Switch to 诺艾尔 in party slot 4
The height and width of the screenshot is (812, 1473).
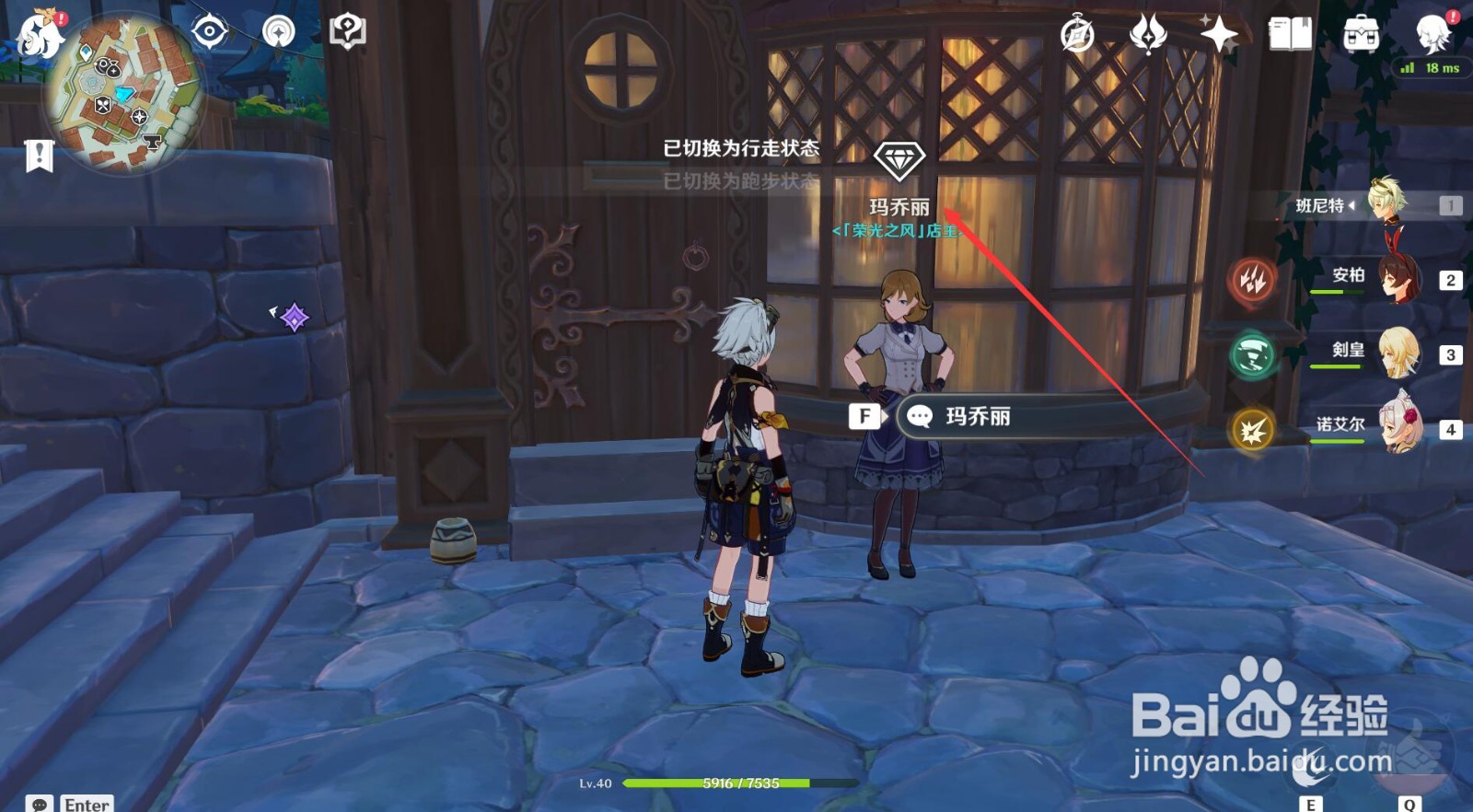pyautogui.click(x=1403, y=423)
